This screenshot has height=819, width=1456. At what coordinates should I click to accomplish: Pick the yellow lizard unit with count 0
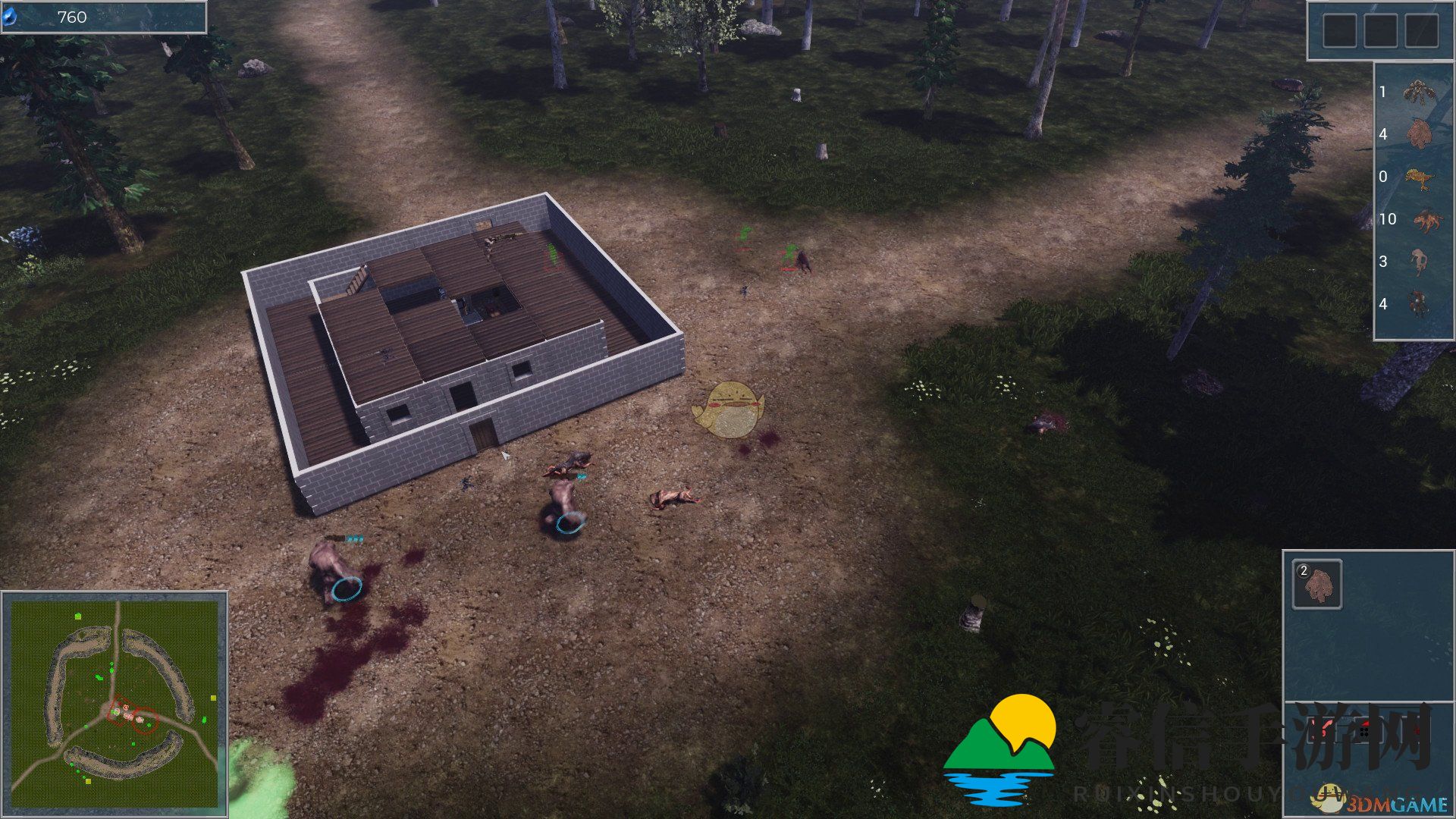(x=1417, y=177)
